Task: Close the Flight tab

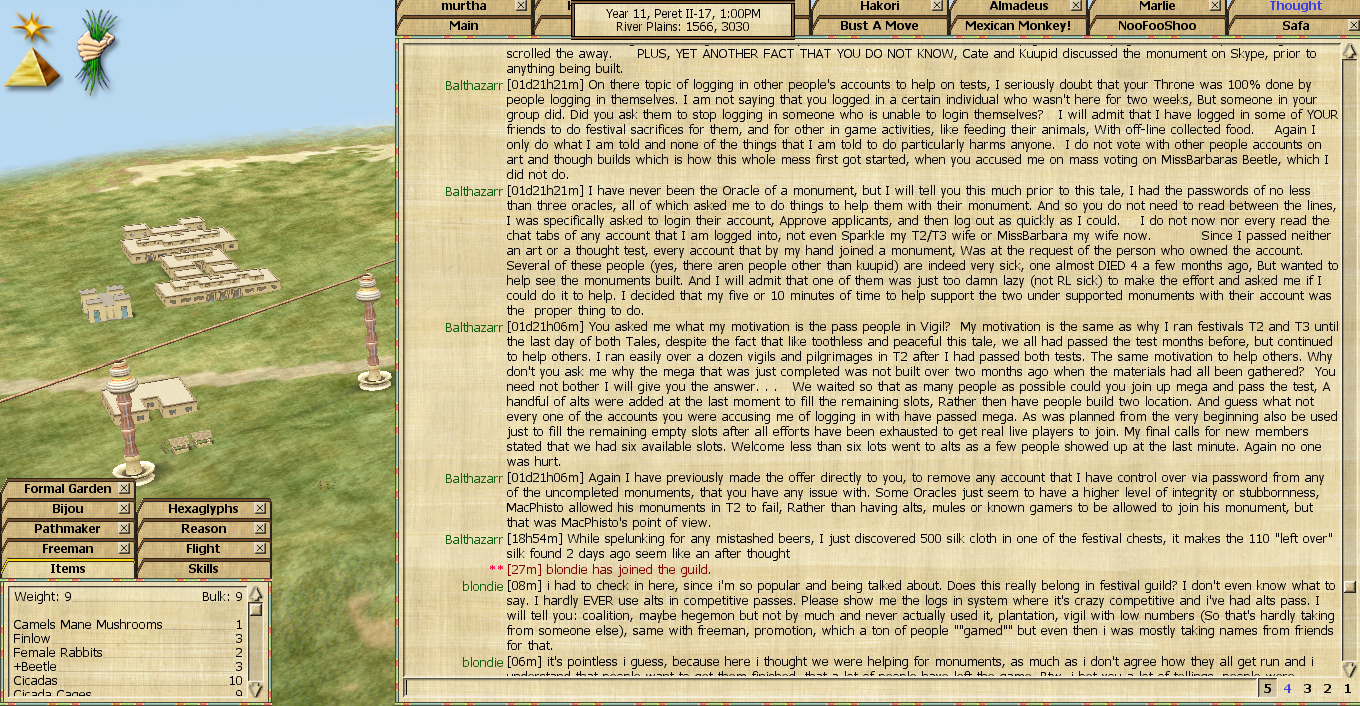Action: tap(260, 549)
